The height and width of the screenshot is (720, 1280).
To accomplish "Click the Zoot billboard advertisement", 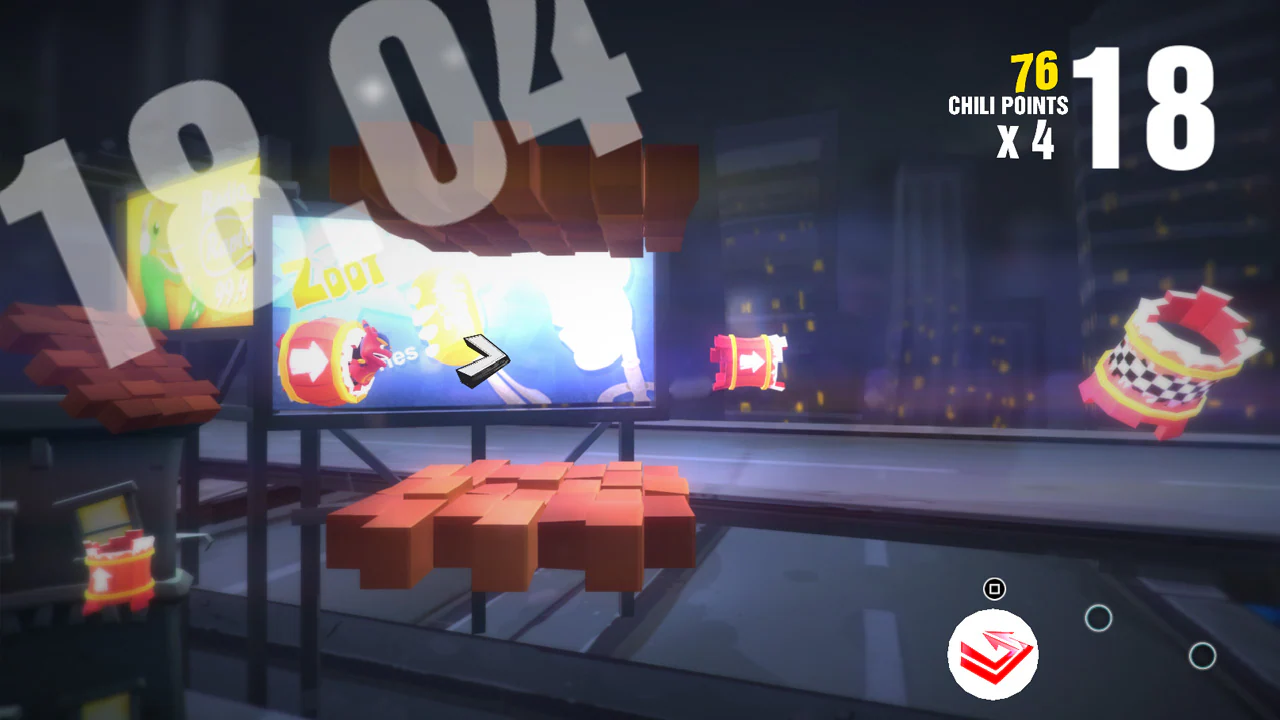I will click(460, 310).
